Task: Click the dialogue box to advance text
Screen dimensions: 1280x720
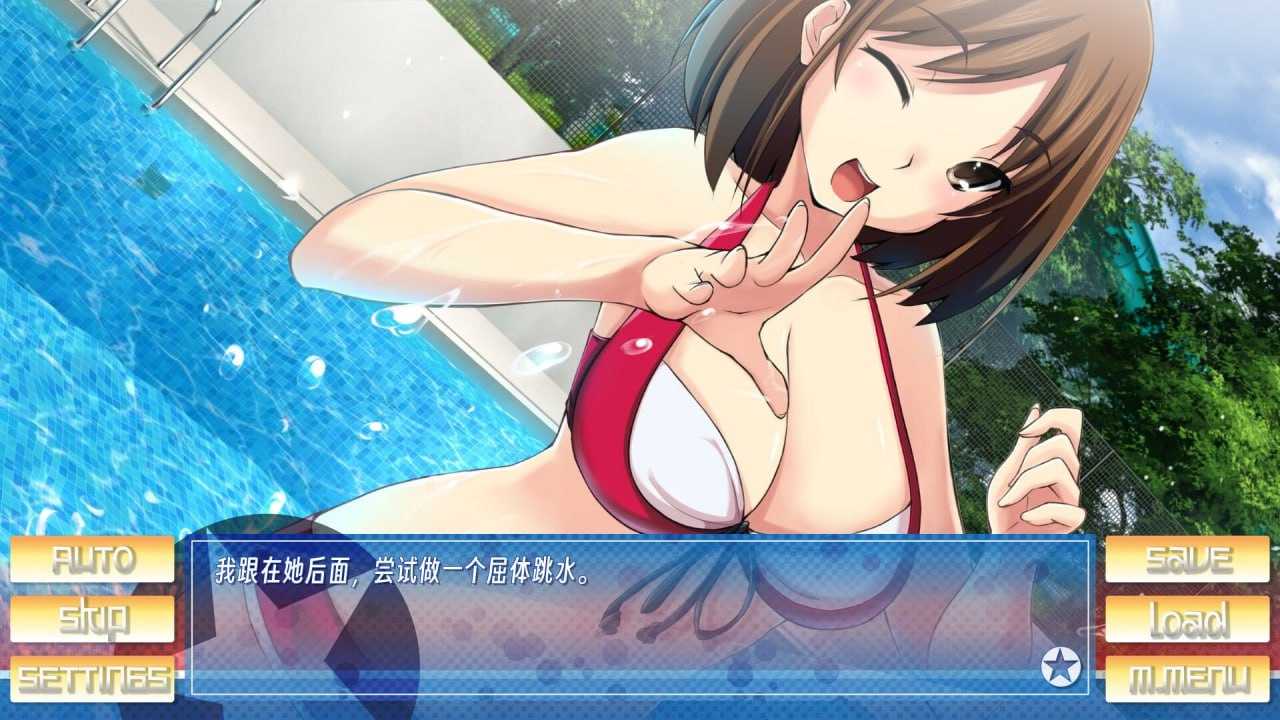Action: 640,620
